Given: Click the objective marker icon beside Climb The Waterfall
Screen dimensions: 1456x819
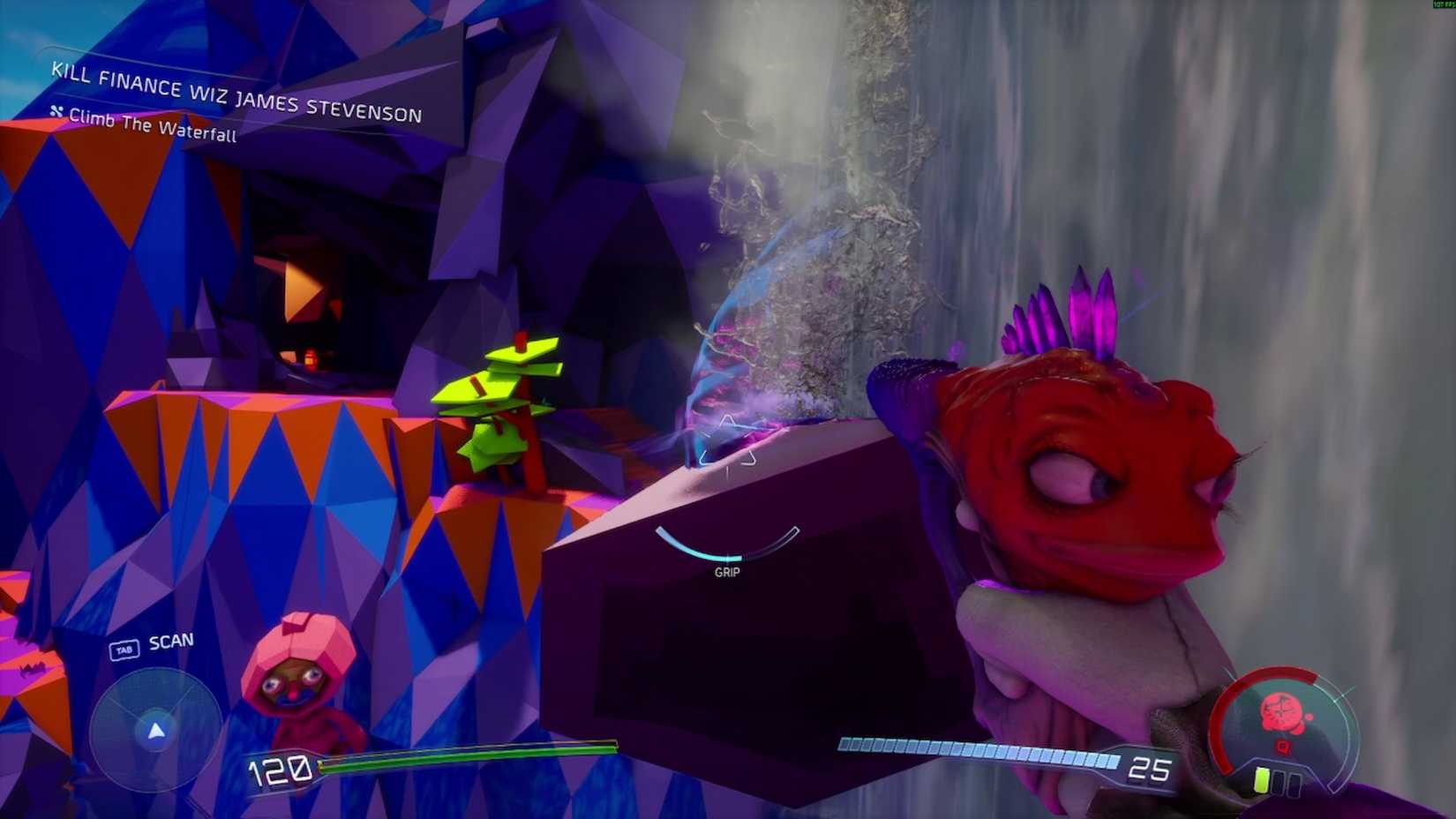Looking at the screenshot, I should coord(56,110).
